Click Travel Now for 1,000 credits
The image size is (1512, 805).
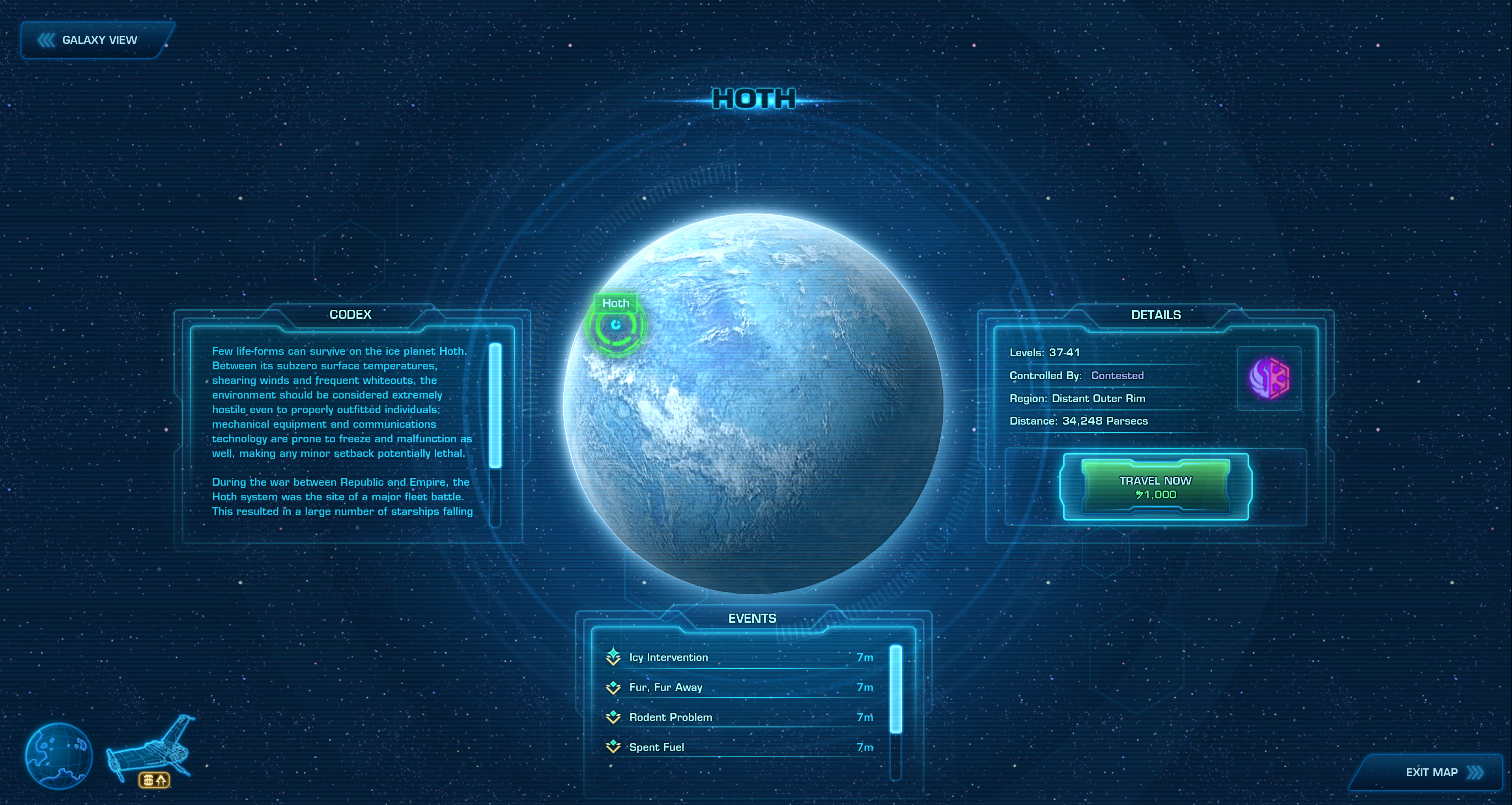[1155, 487]
